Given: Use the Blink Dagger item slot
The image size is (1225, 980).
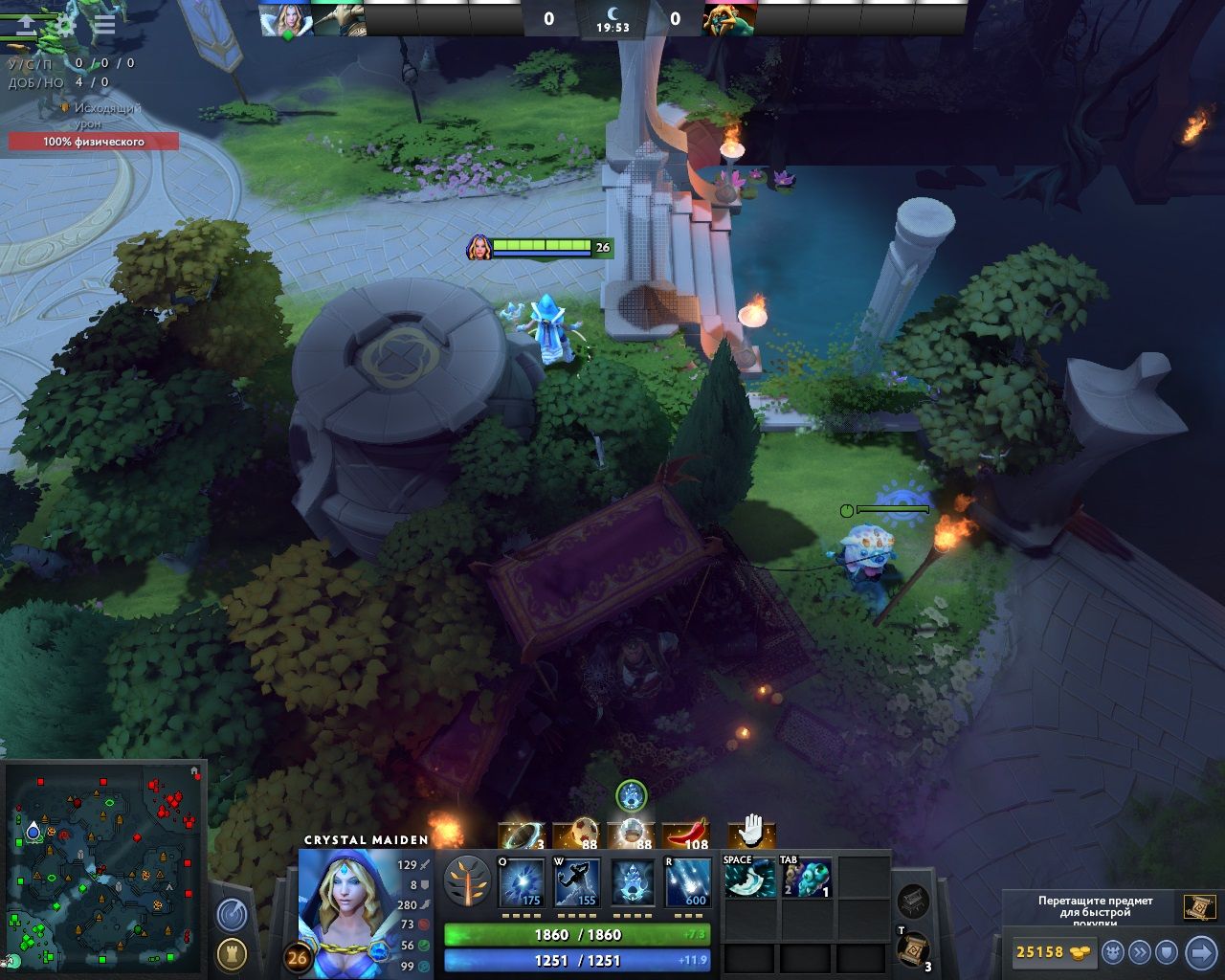Looking at the screenshot, I should 748,878.
